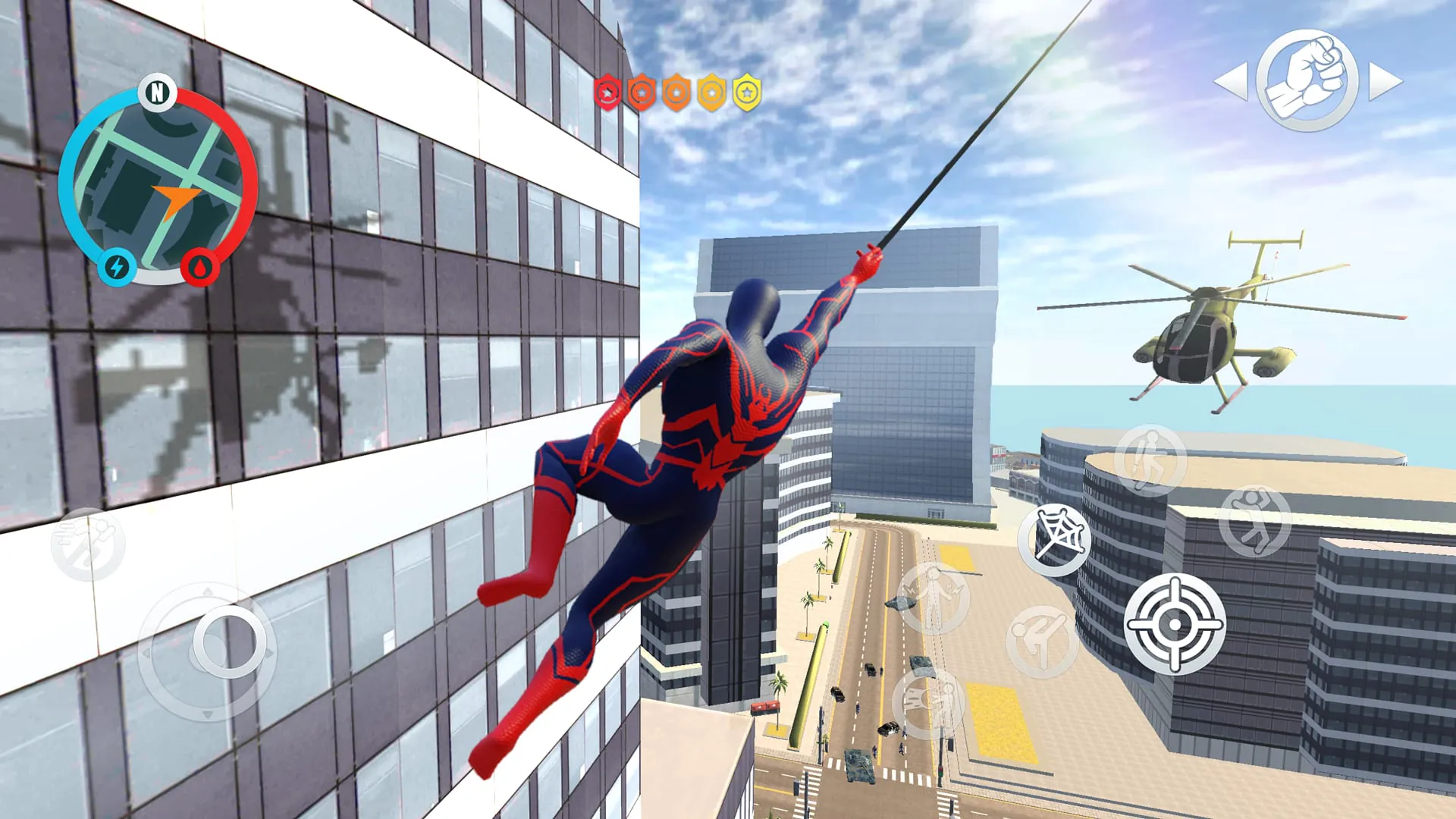Activate the crosshair aim button
Image resolution: width=1456 pixels, height=819 pixels.
pyautogui.click(x=1175, y=623)
